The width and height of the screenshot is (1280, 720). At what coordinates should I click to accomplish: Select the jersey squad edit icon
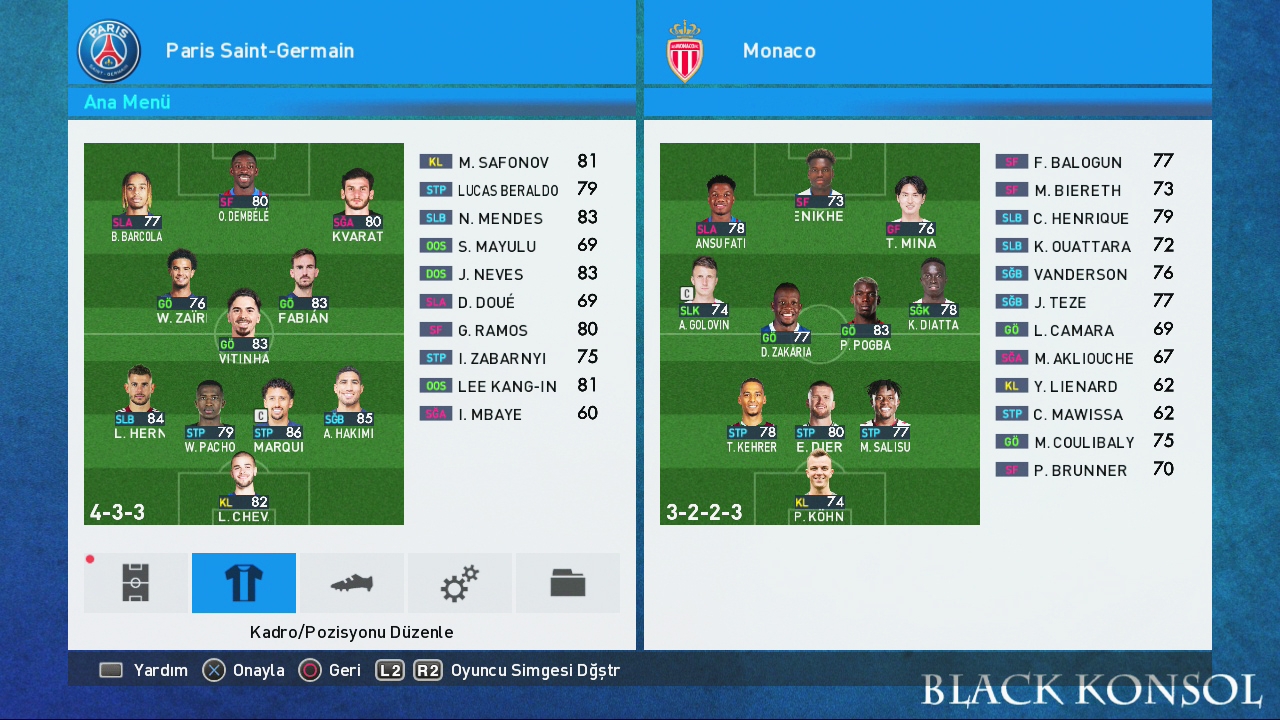[244, 583]
